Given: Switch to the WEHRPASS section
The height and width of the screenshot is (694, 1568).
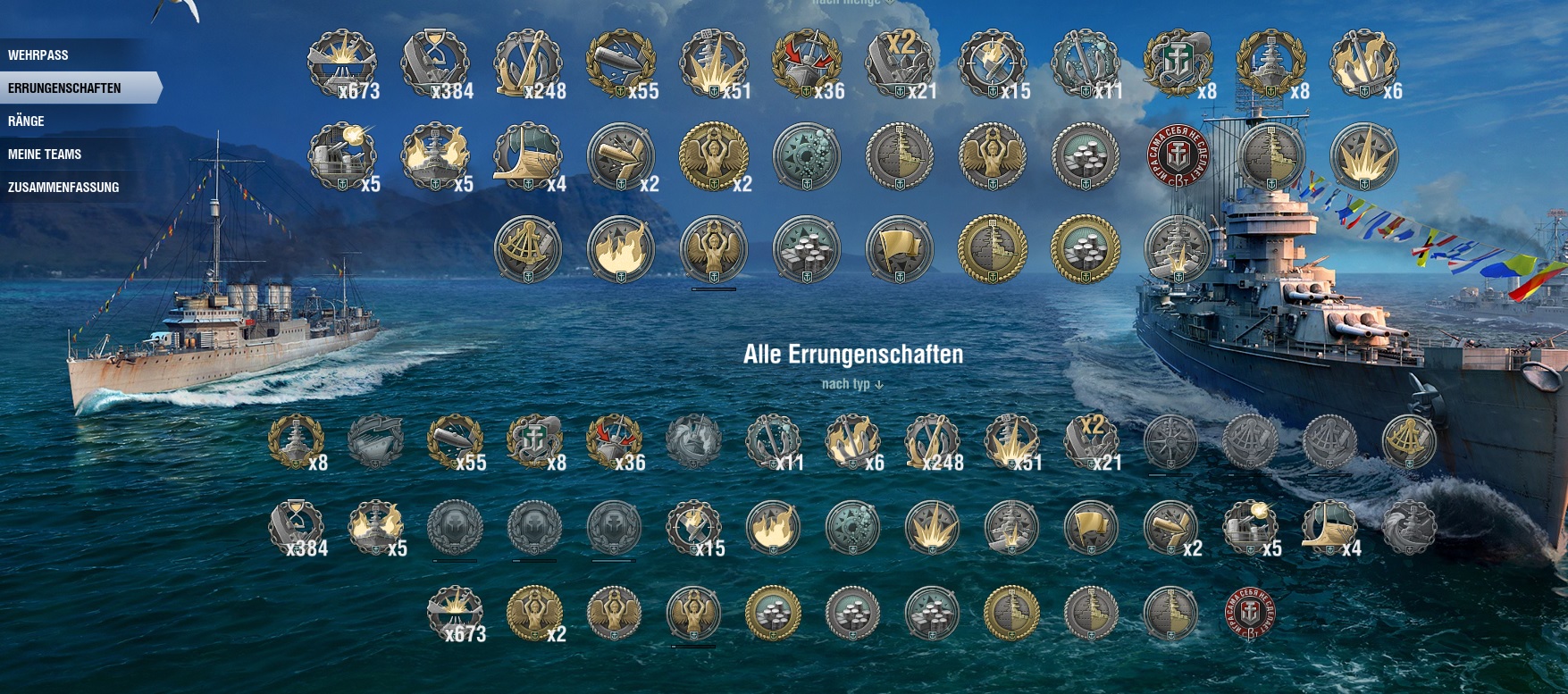Looking at the screenshot, I should pos(40,54).
